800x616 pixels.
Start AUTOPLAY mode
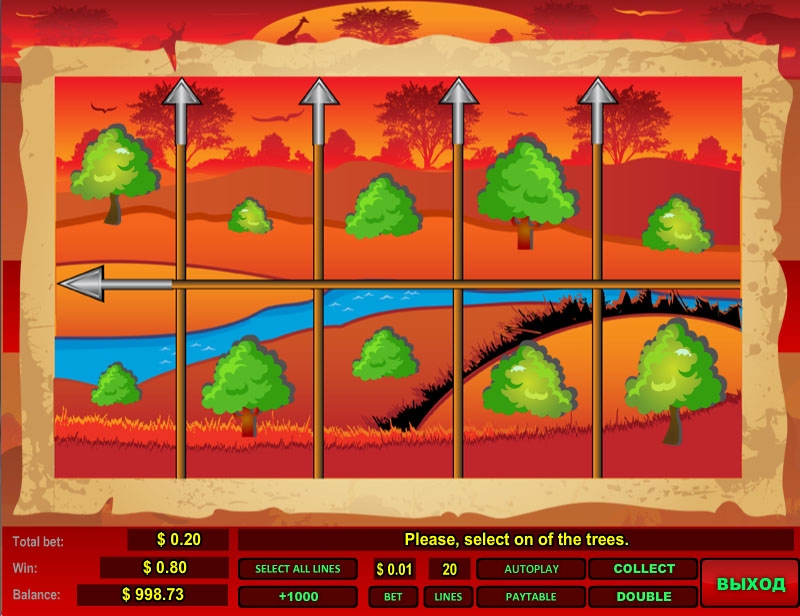pos(530,569)
